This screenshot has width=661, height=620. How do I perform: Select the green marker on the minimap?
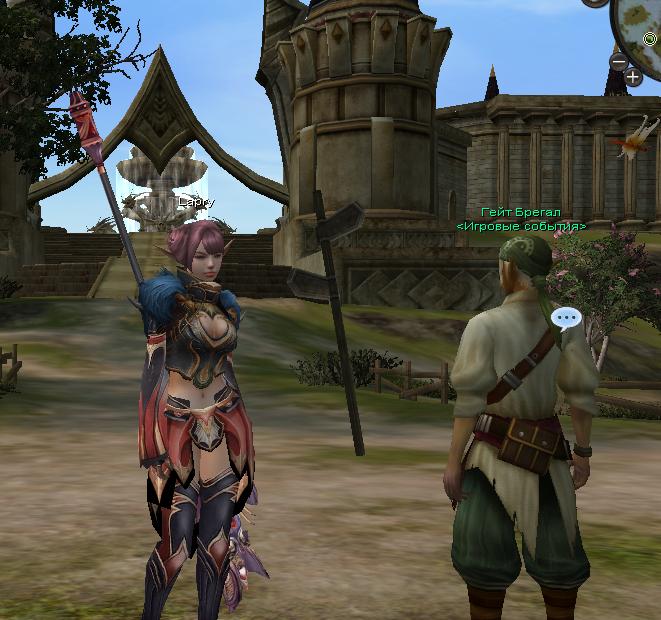650,39
